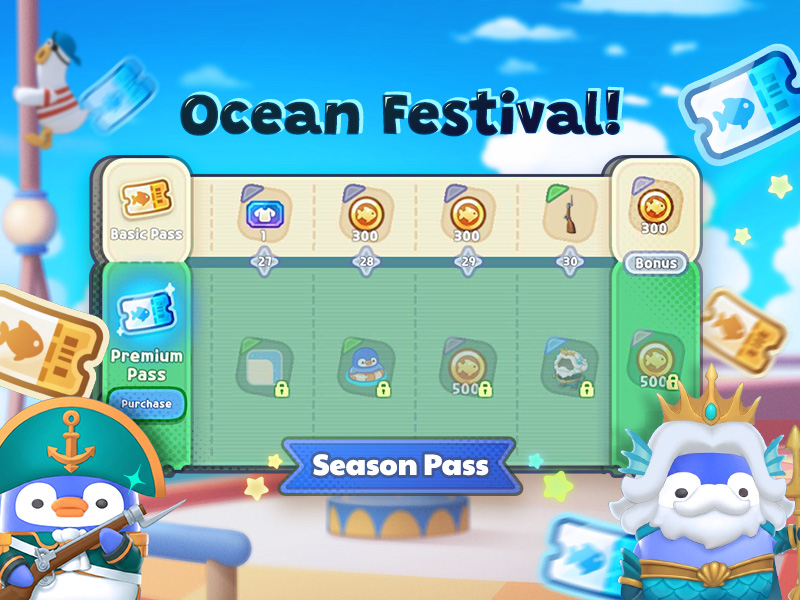Screen dimensions: 800x600
Task: Collect the Basic Pass 300-coin bonus reward
Action: [655, 207]
